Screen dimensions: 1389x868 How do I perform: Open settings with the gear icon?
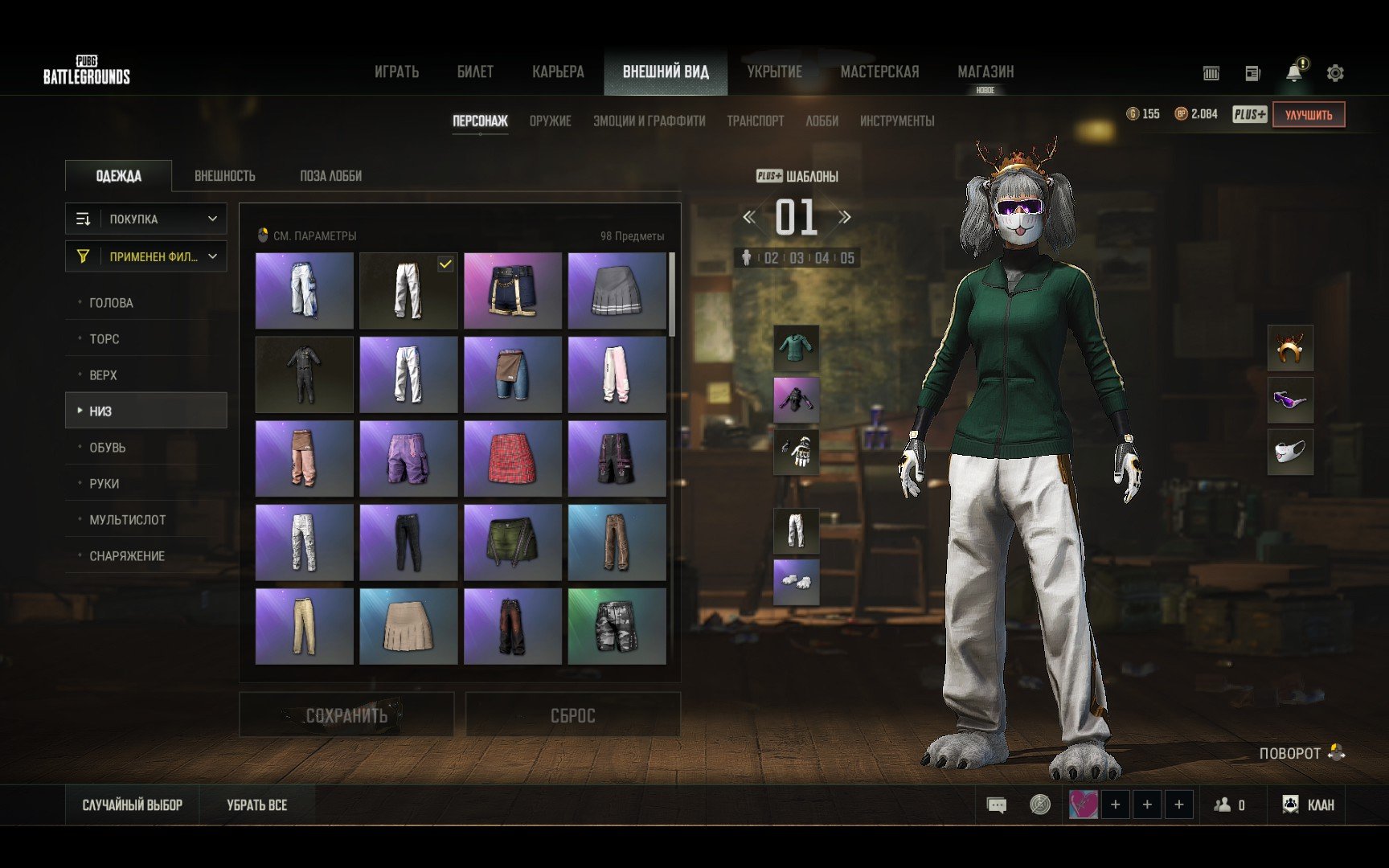point(1335,73)
